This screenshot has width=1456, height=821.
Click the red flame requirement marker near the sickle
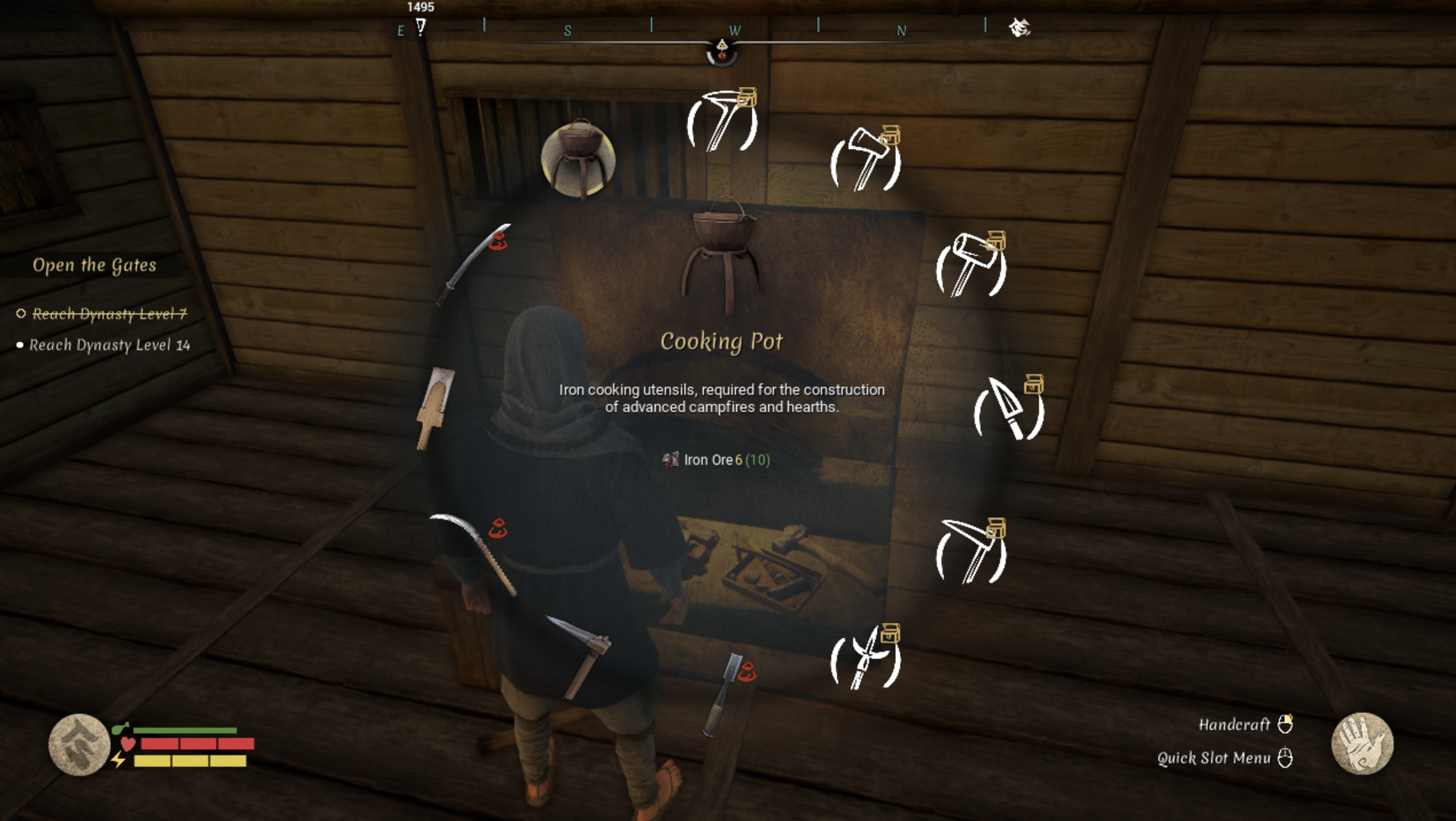click(498, 526)
